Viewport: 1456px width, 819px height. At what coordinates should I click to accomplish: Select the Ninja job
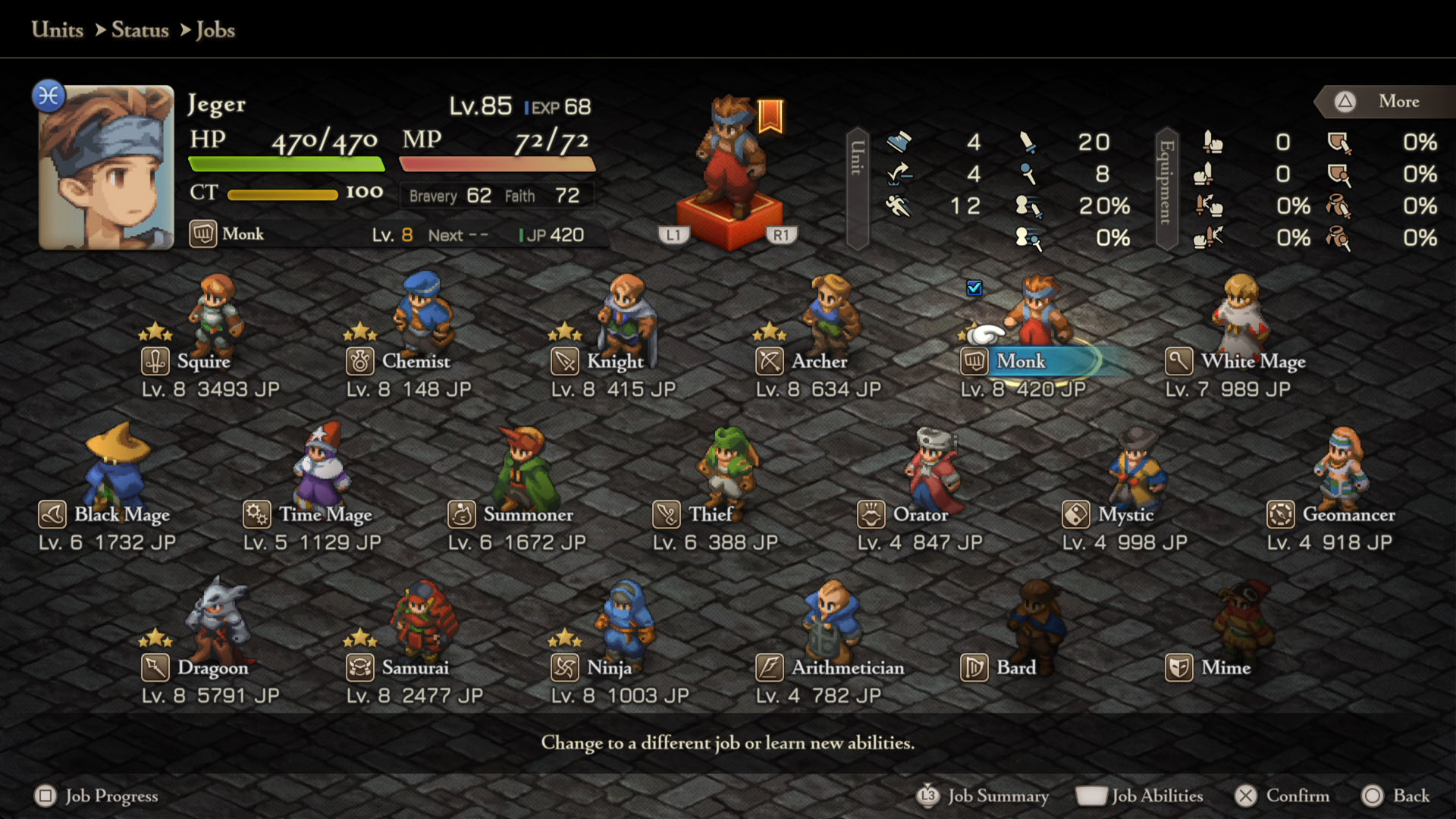[x=608, y=668]
